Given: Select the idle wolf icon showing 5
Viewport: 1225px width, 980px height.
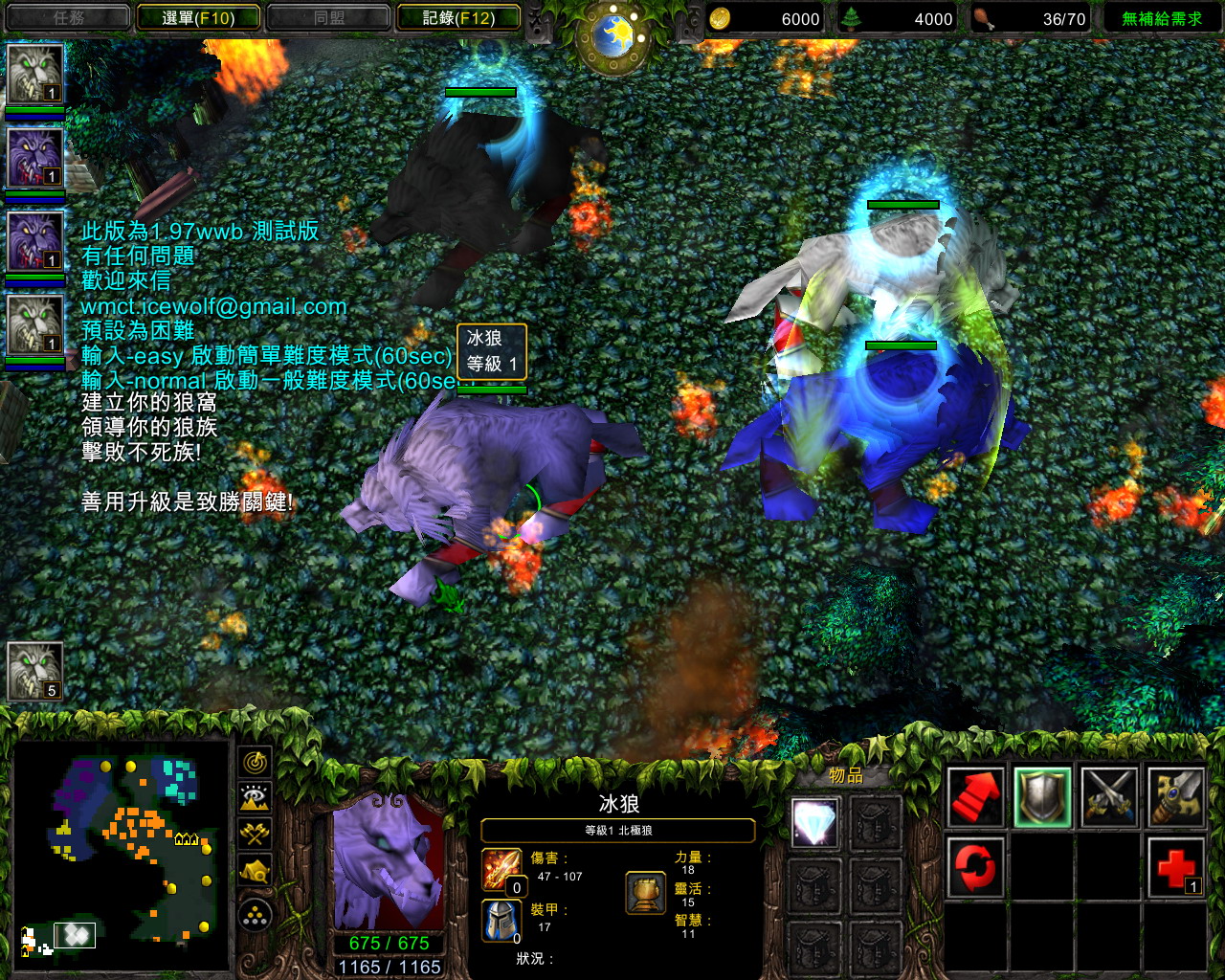Looking at the screenshot, I should point(35,671).
